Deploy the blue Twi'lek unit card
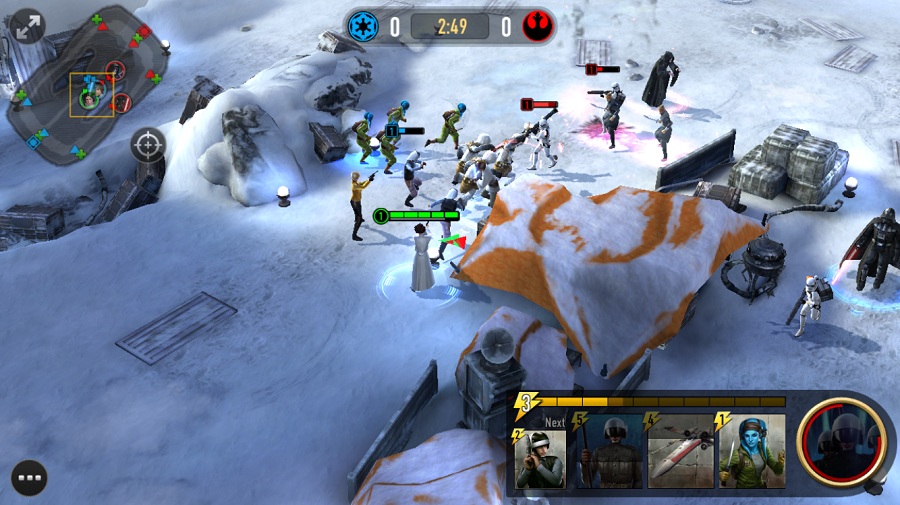Screen dimensions: 900x505 point(750,452)
